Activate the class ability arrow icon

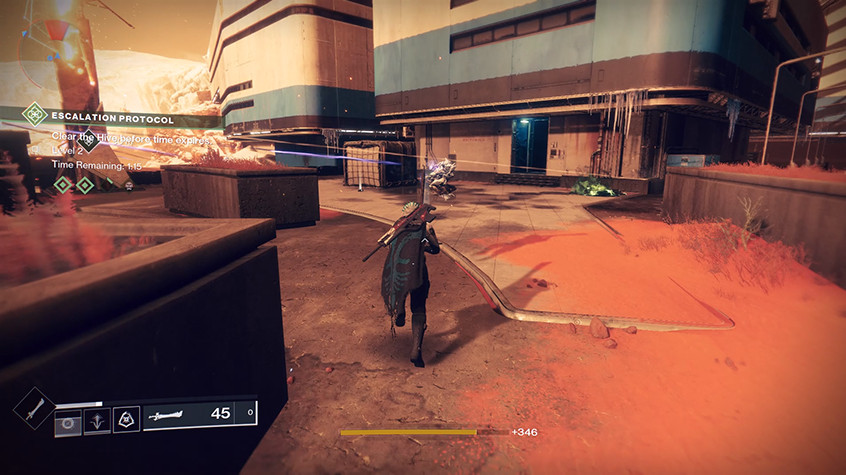pos(97,421)
